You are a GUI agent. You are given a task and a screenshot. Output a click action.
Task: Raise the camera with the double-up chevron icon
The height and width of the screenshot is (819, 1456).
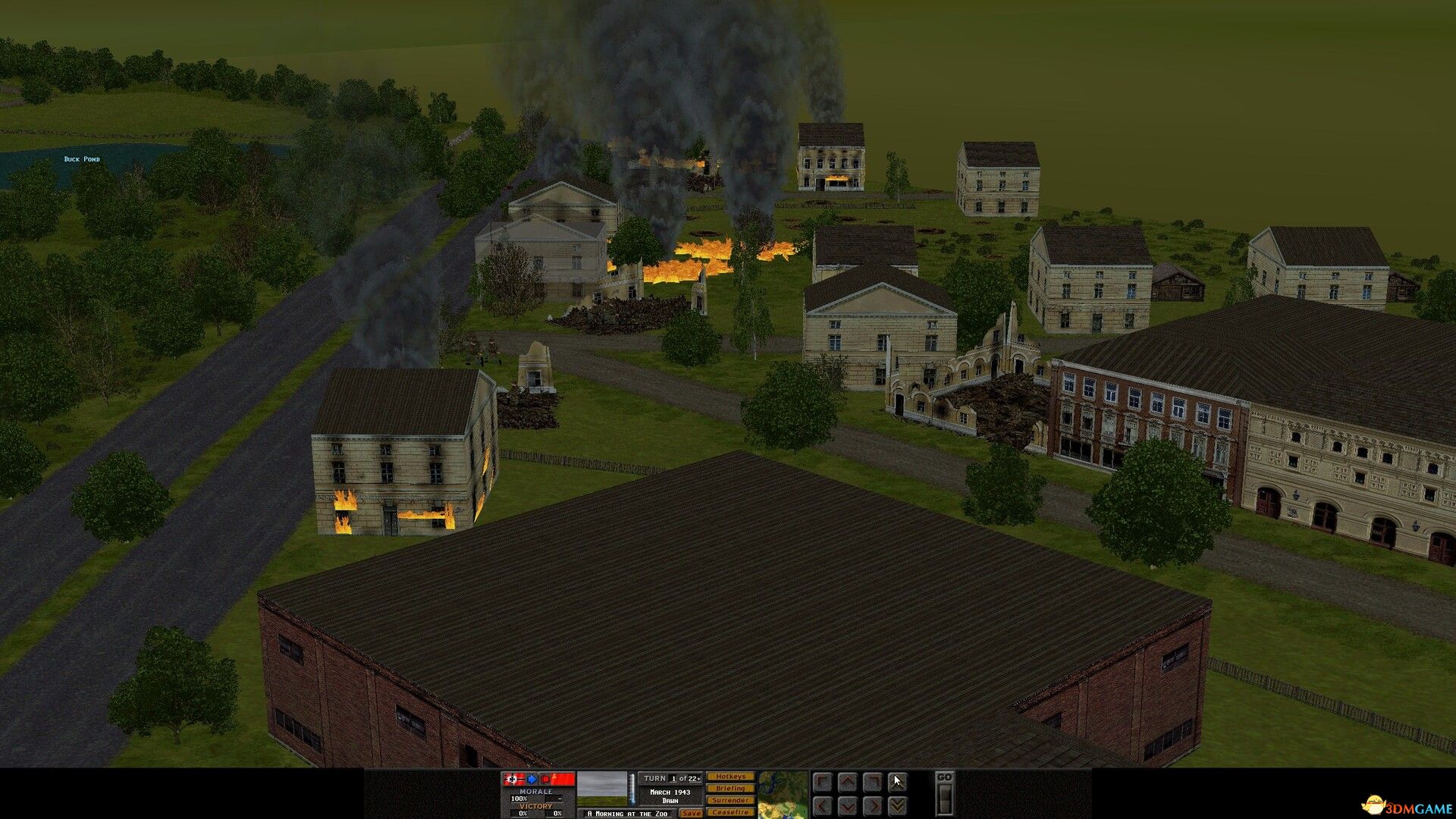tap(896, 782)
